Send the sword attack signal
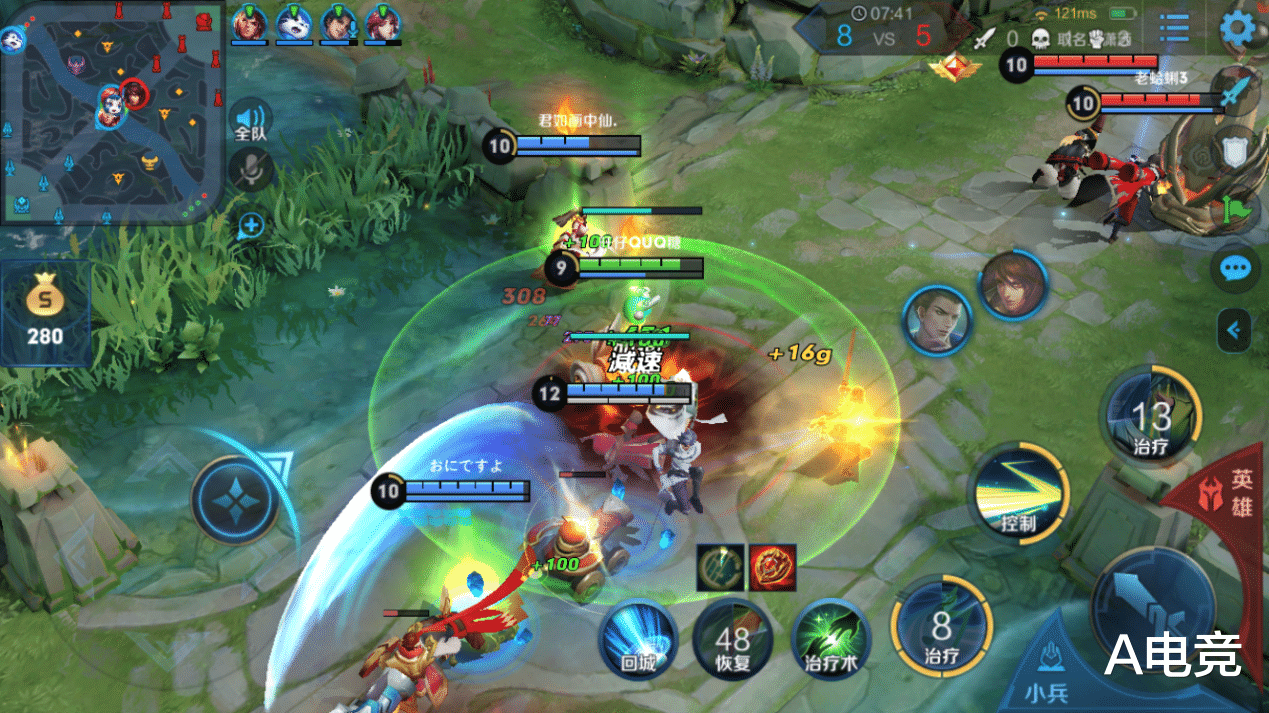1269x713 pixels. tap(1234, 94)
